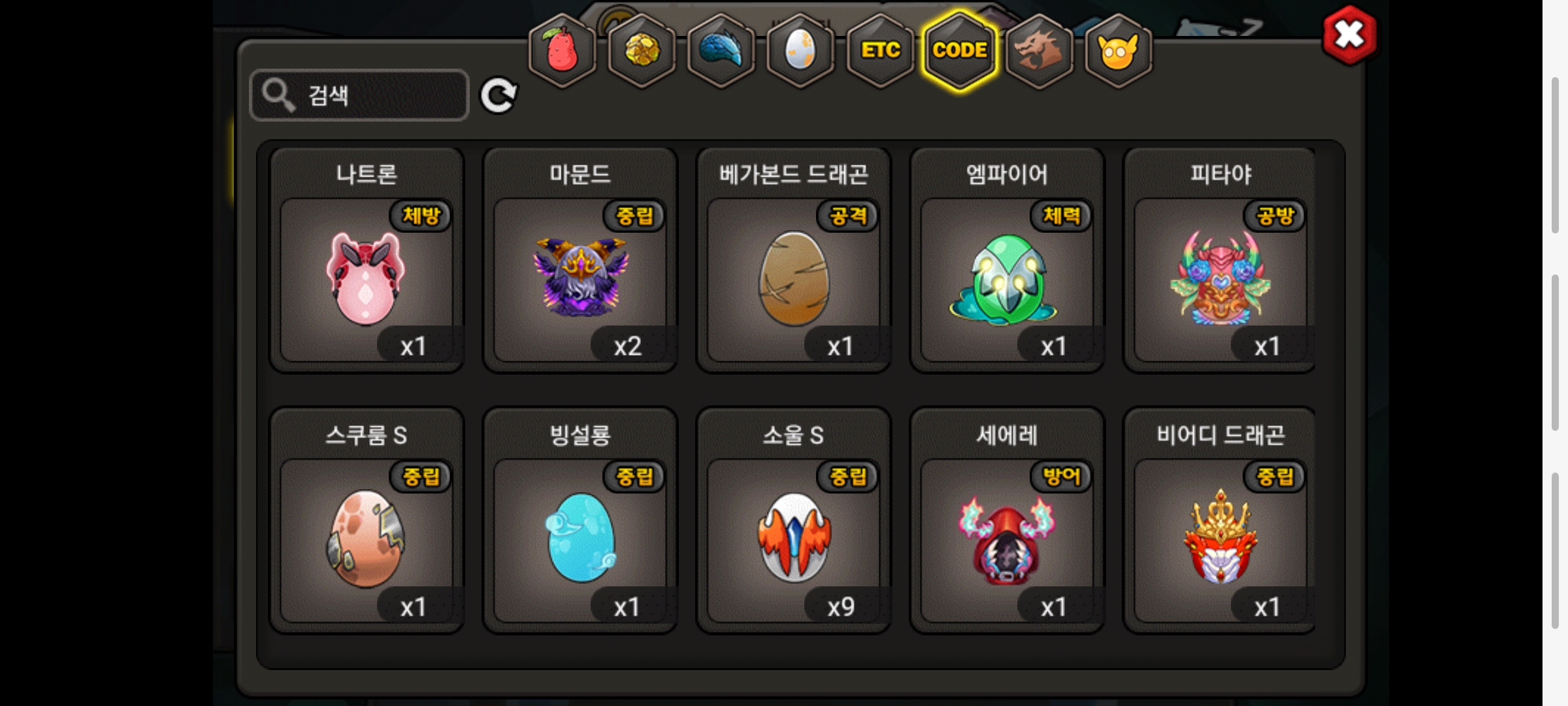Switch to the red fruit food tab
The height and width of the screenshot is (706, 1568).
pos(562,51)
